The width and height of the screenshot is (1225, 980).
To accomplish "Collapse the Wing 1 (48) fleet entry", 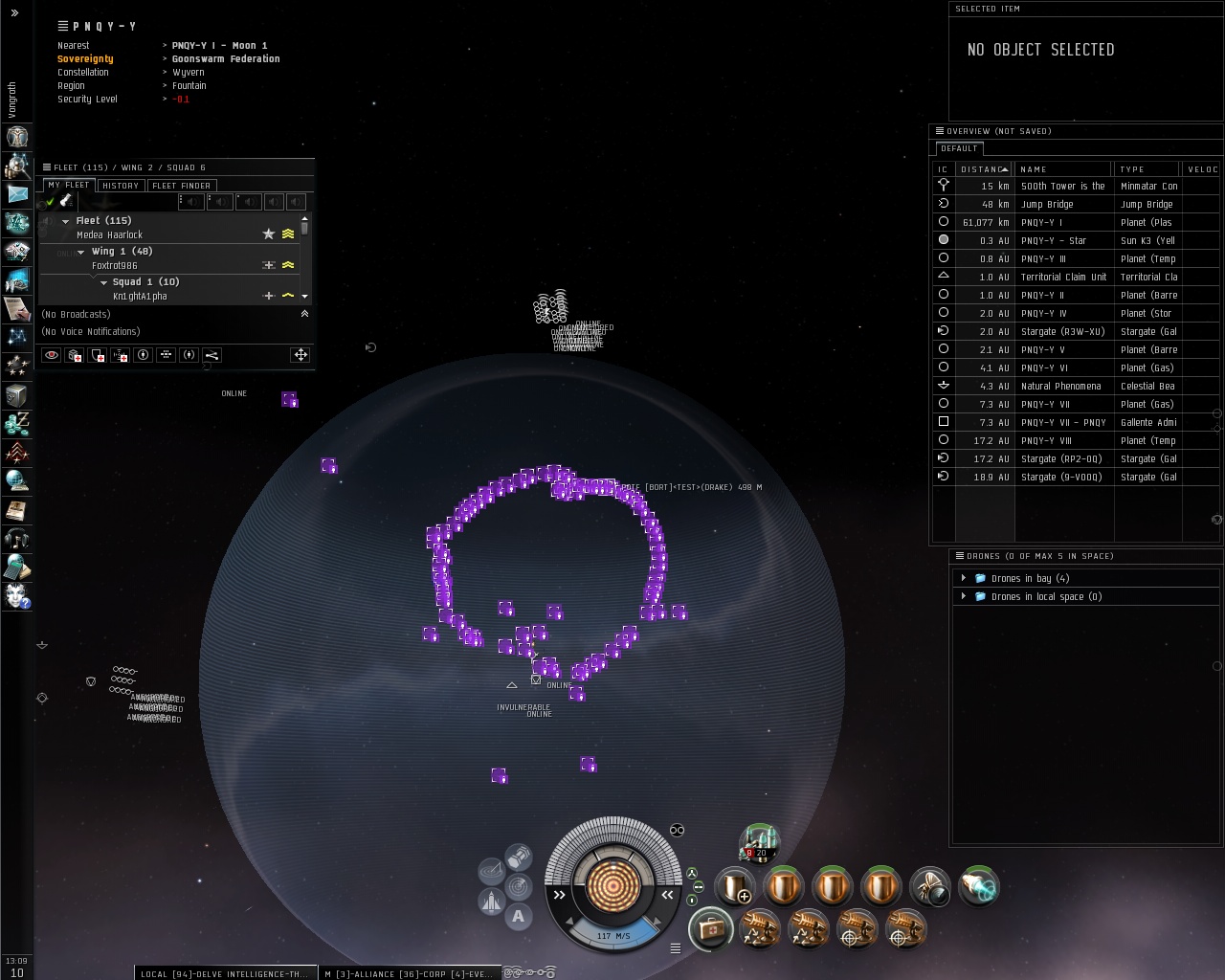I will (81, 252).
